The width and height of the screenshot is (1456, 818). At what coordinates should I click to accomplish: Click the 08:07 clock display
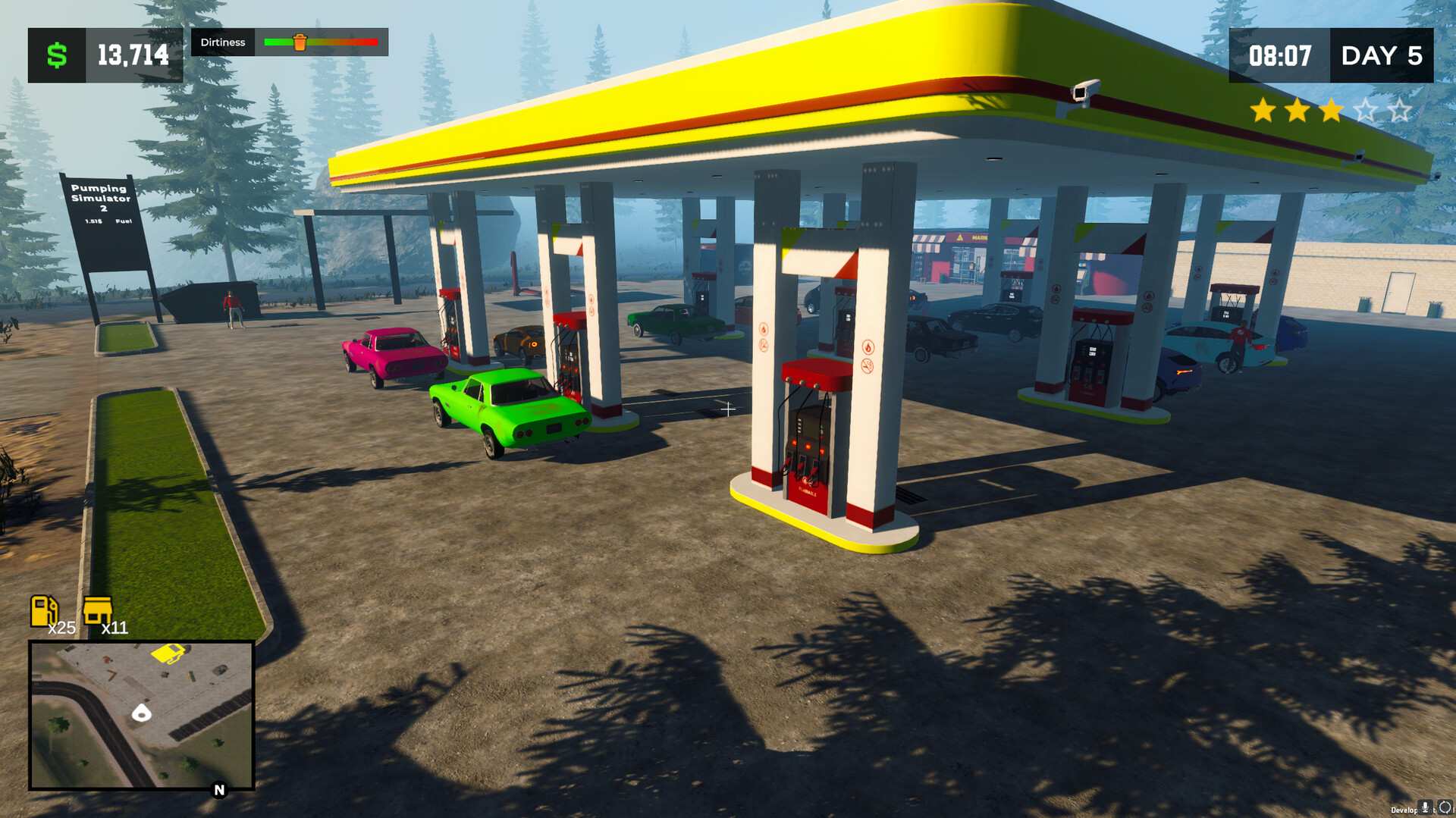pos(1281,55)
